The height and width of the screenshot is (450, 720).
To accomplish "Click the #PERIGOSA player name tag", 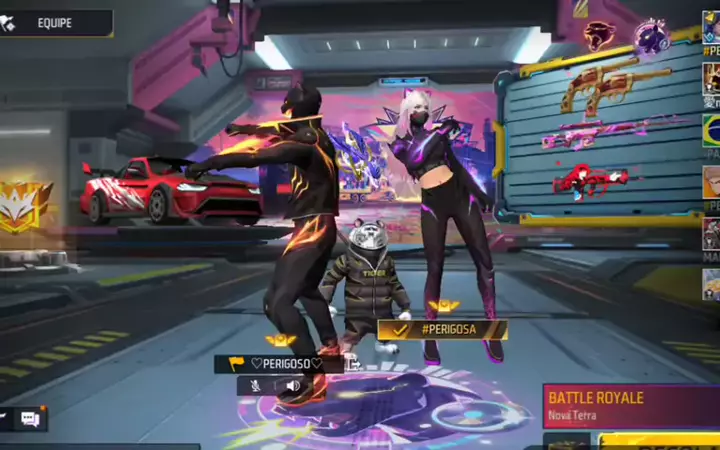I will coord(443,329).
